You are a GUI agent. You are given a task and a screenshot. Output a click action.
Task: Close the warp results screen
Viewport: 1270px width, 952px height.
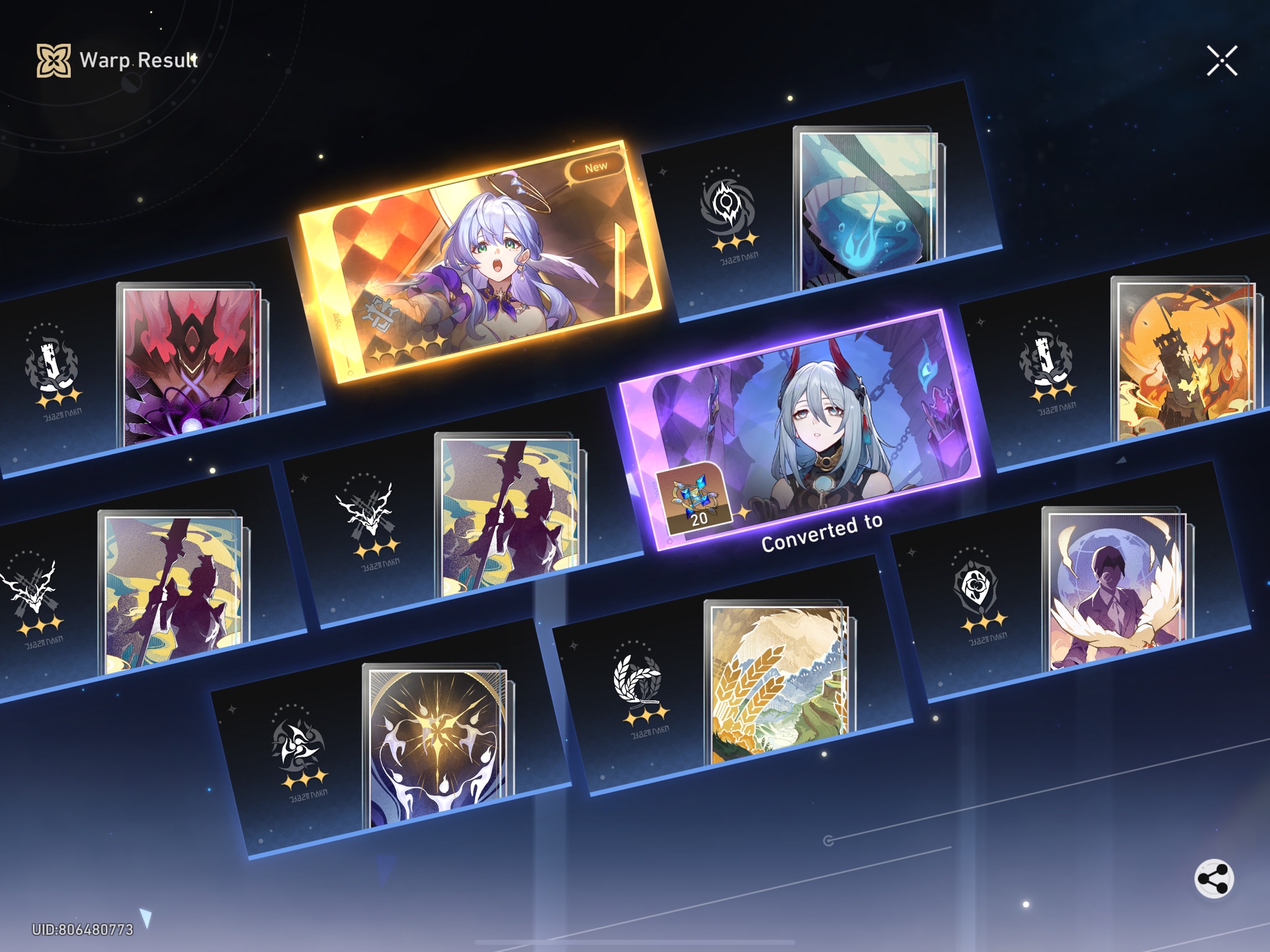pos(1224,59)
